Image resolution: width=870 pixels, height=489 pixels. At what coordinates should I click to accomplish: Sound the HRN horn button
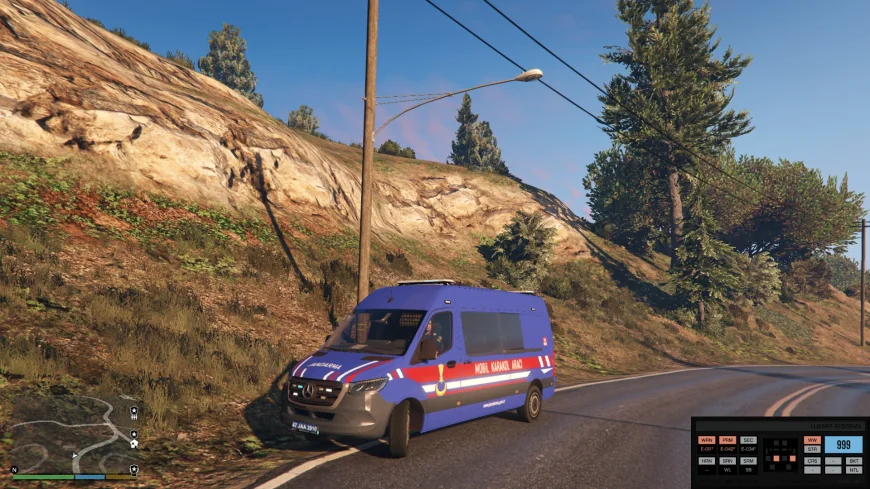click(x=707, y=461)
